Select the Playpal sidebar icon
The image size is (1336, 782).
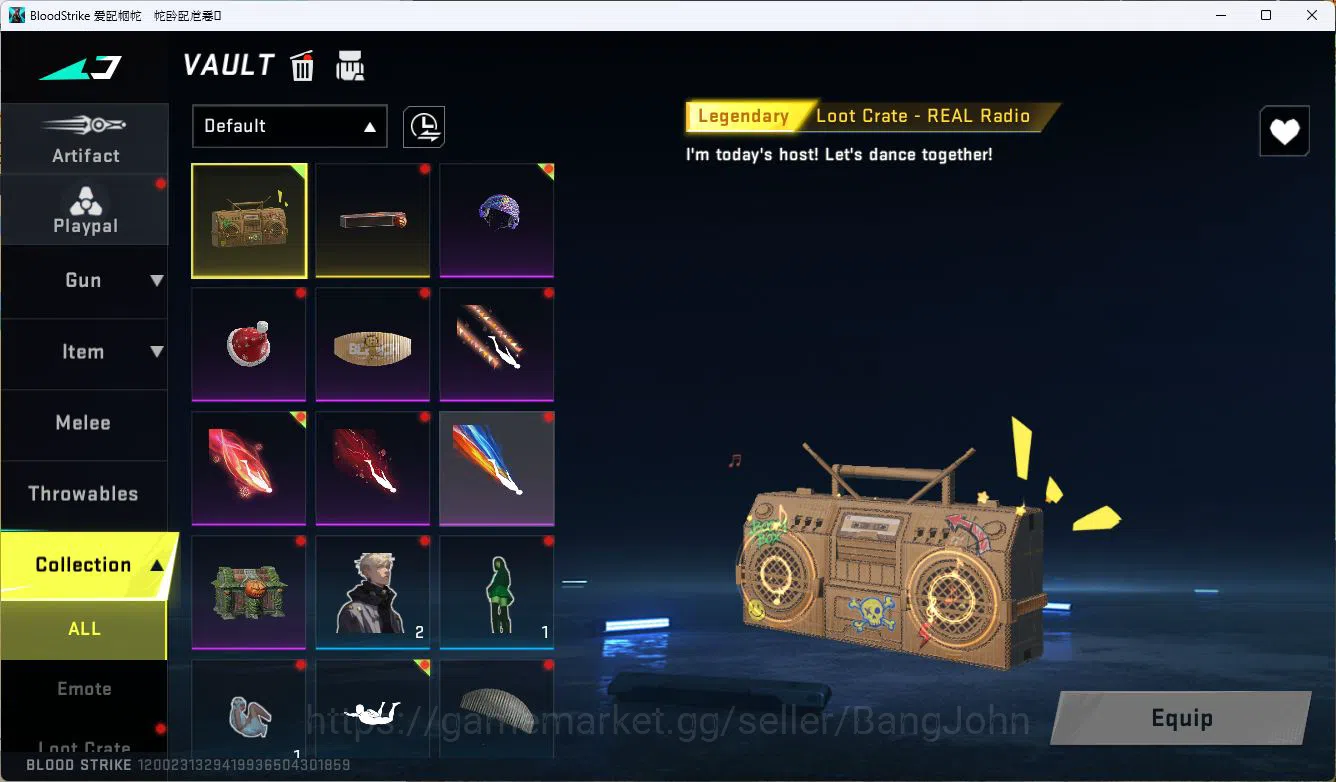click(85, 210)
